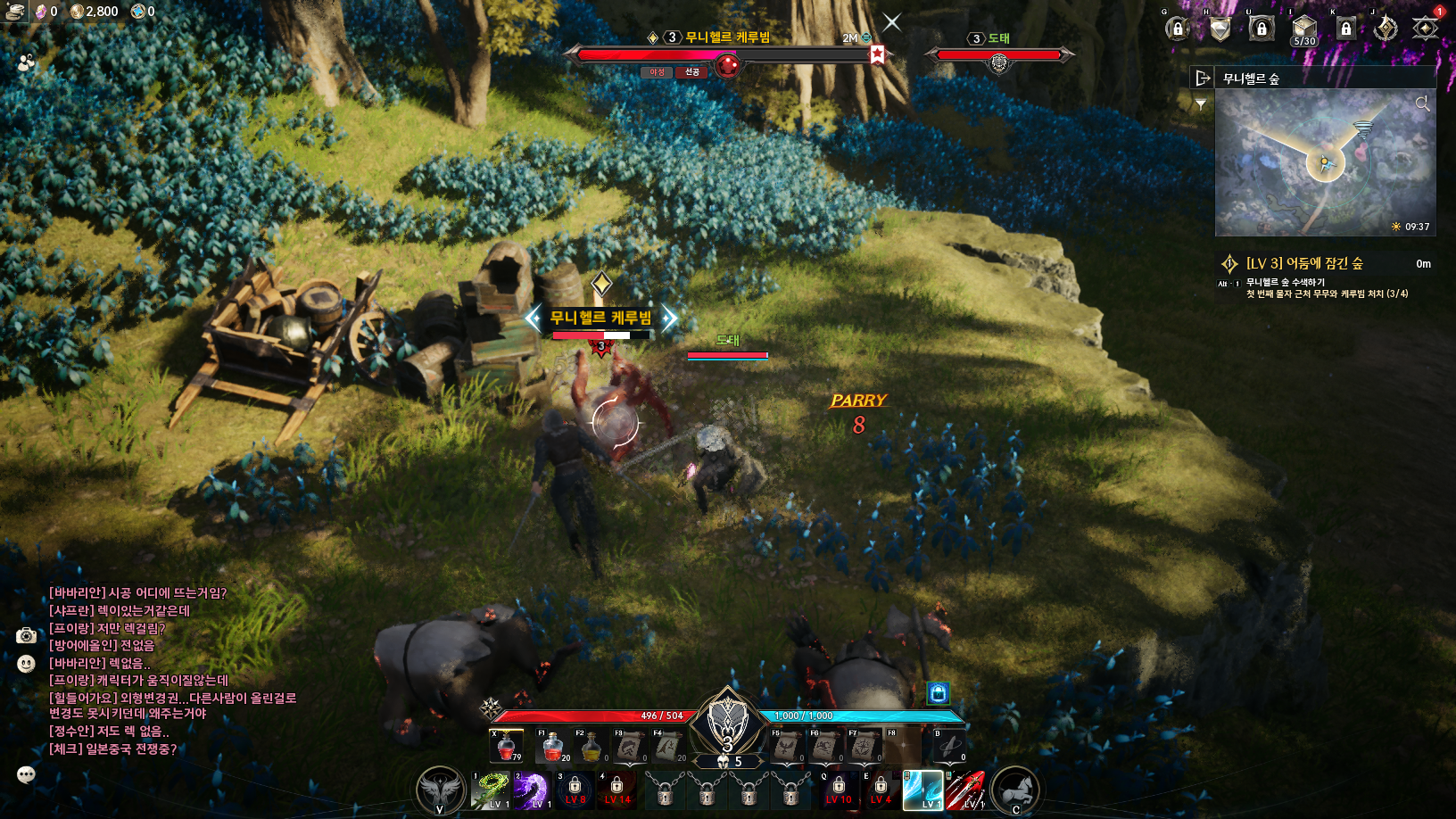
Task: Open the camera screenshot icon
Action: click(x=27, y=635)
